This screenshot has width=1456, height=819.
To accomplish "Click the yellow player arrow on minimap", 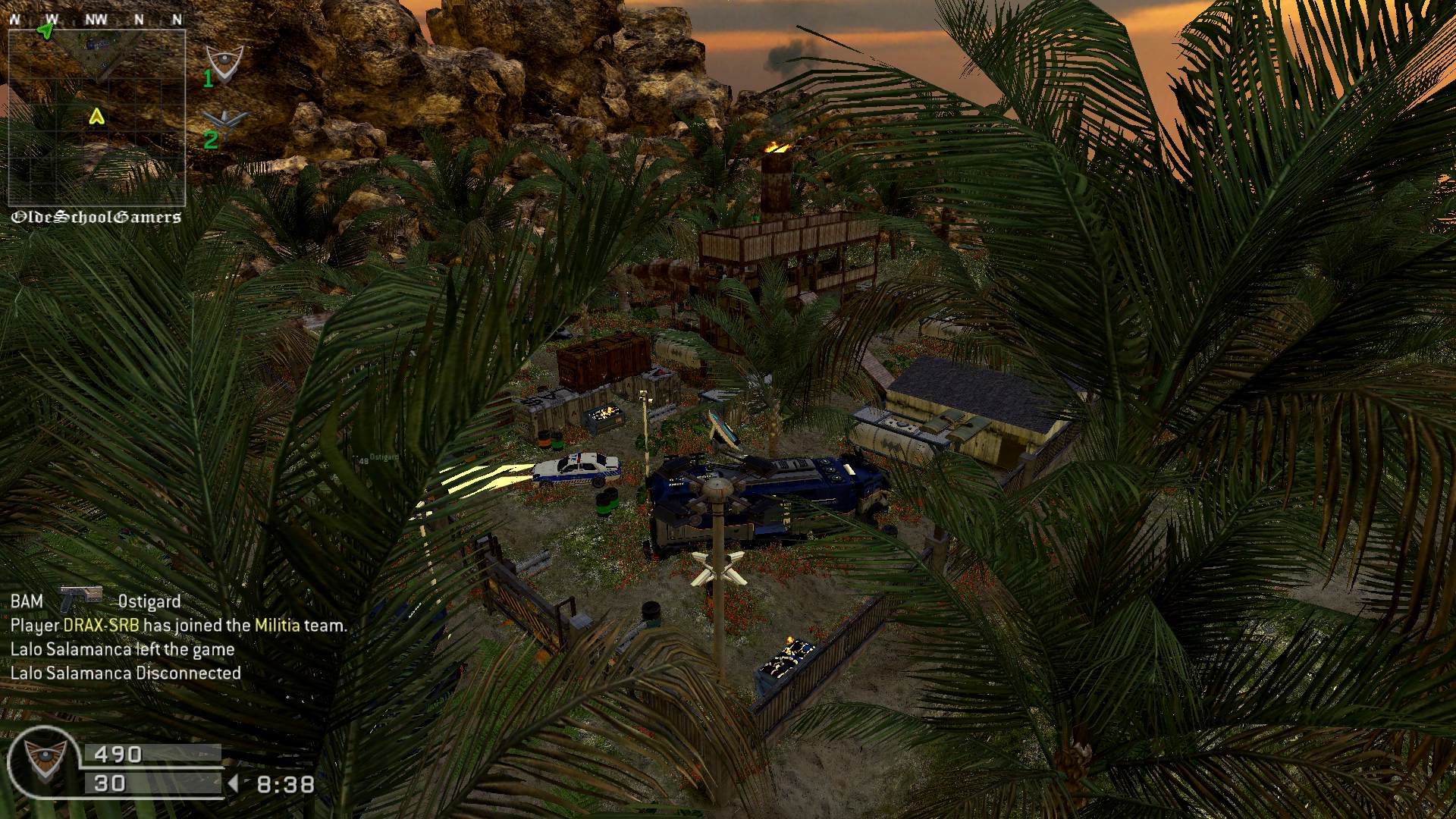I will point(96,116).
